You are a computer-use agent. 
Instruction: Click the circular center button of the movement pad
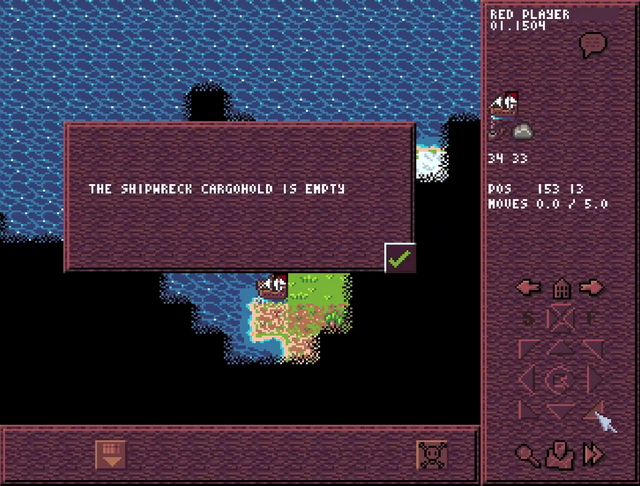pos(562,380)
